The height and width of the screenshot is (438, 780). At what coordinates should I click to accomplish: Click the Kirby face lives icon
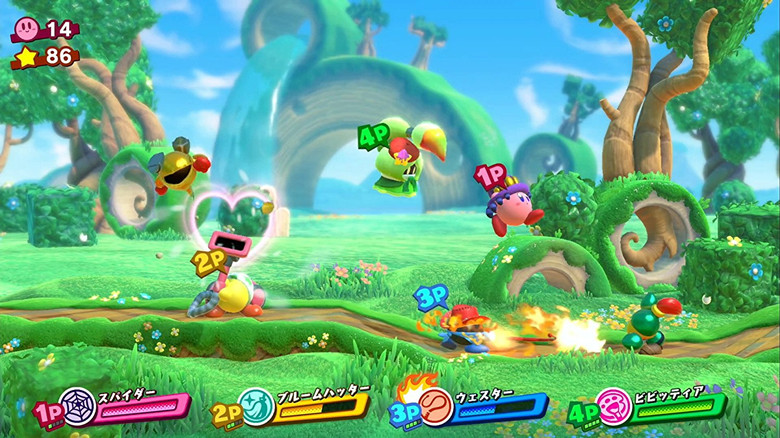tap(26, 28)
